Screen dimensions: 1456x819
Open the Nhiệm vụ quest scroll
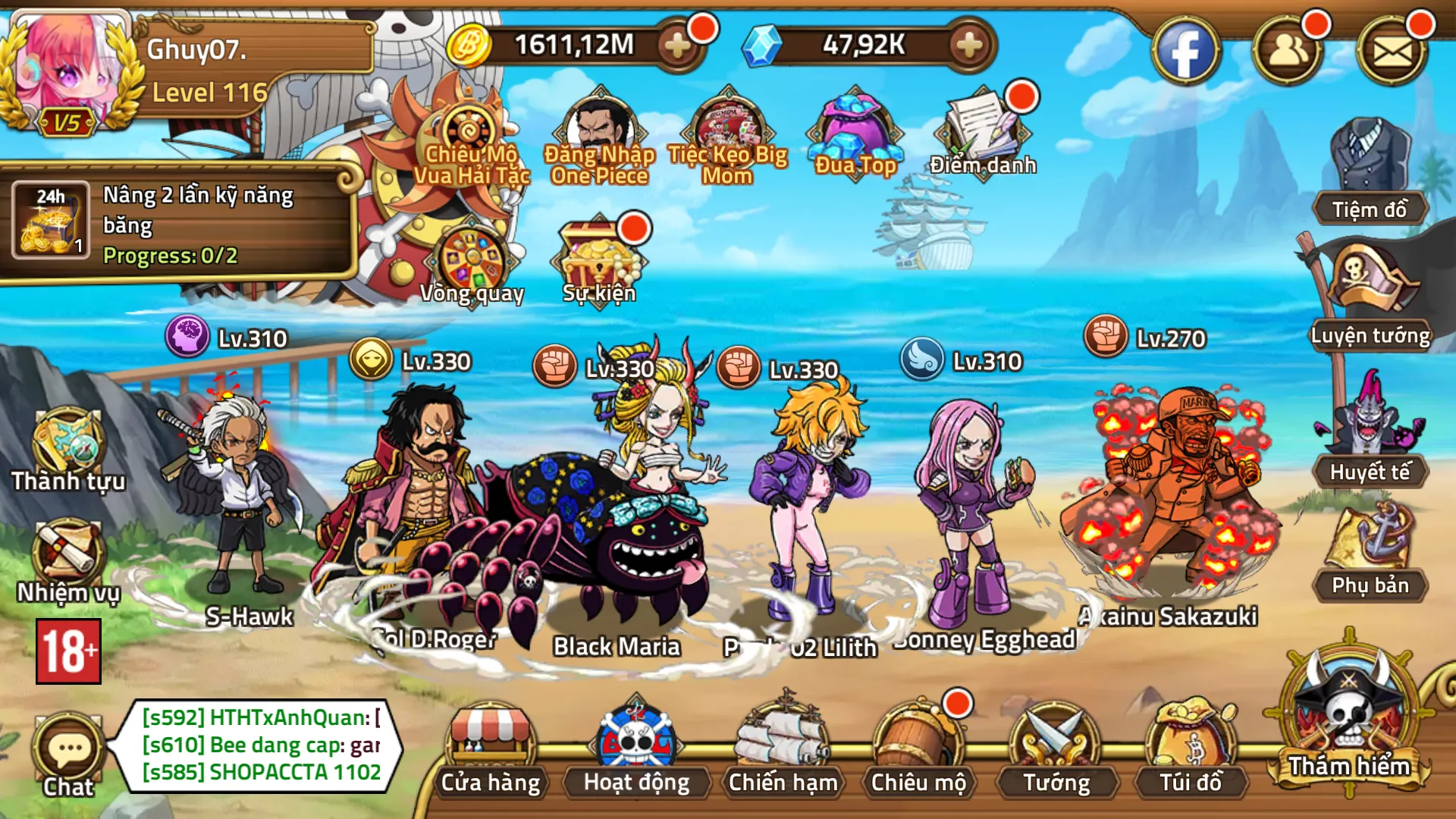coord(67,557)
